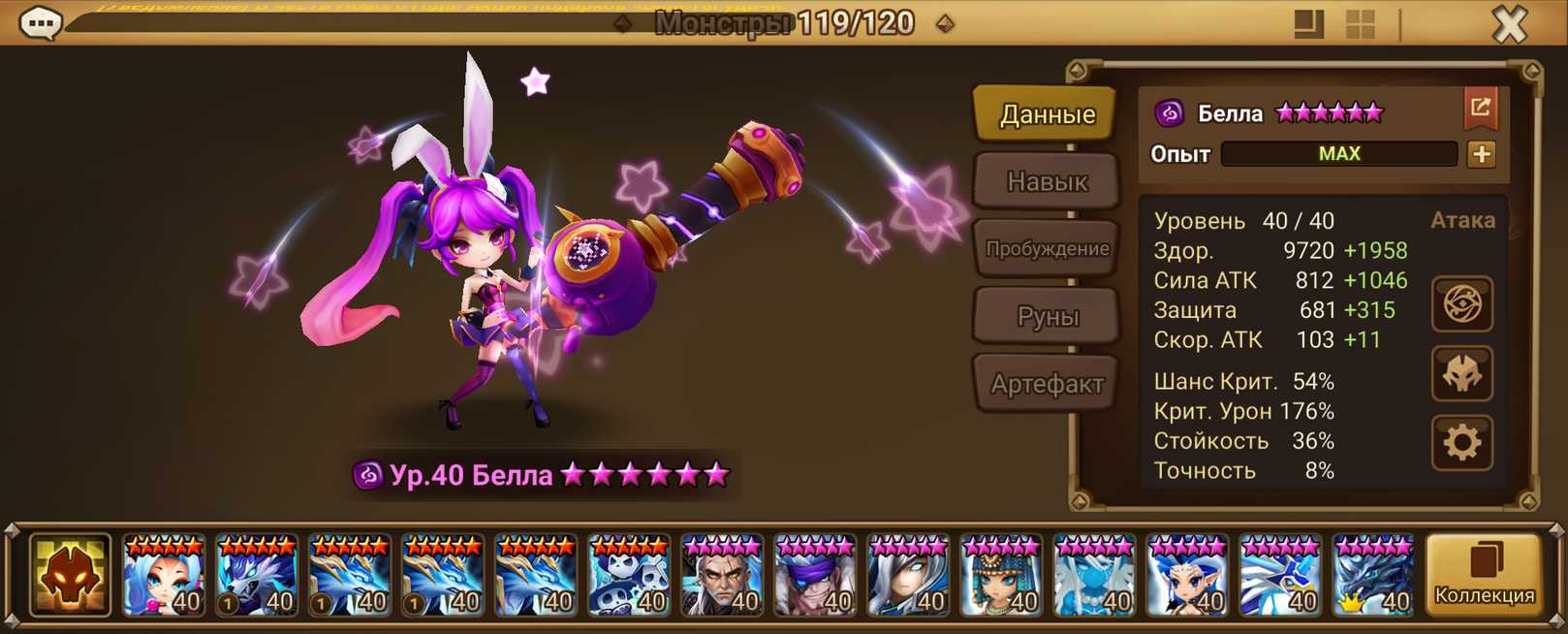Open the chat speech bubble
This screenshot has width=1568, height=634.
(41, 23)
